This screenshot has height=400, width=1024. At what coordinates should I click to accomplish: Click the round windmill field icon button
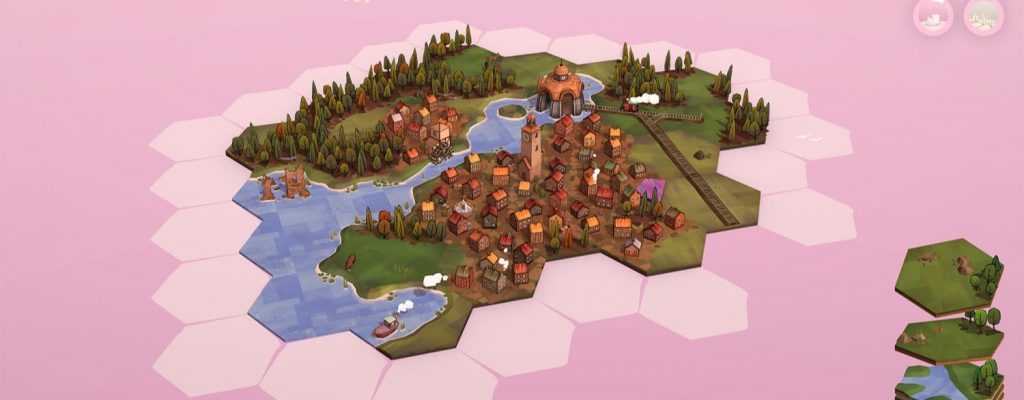(x=984, y=17)
